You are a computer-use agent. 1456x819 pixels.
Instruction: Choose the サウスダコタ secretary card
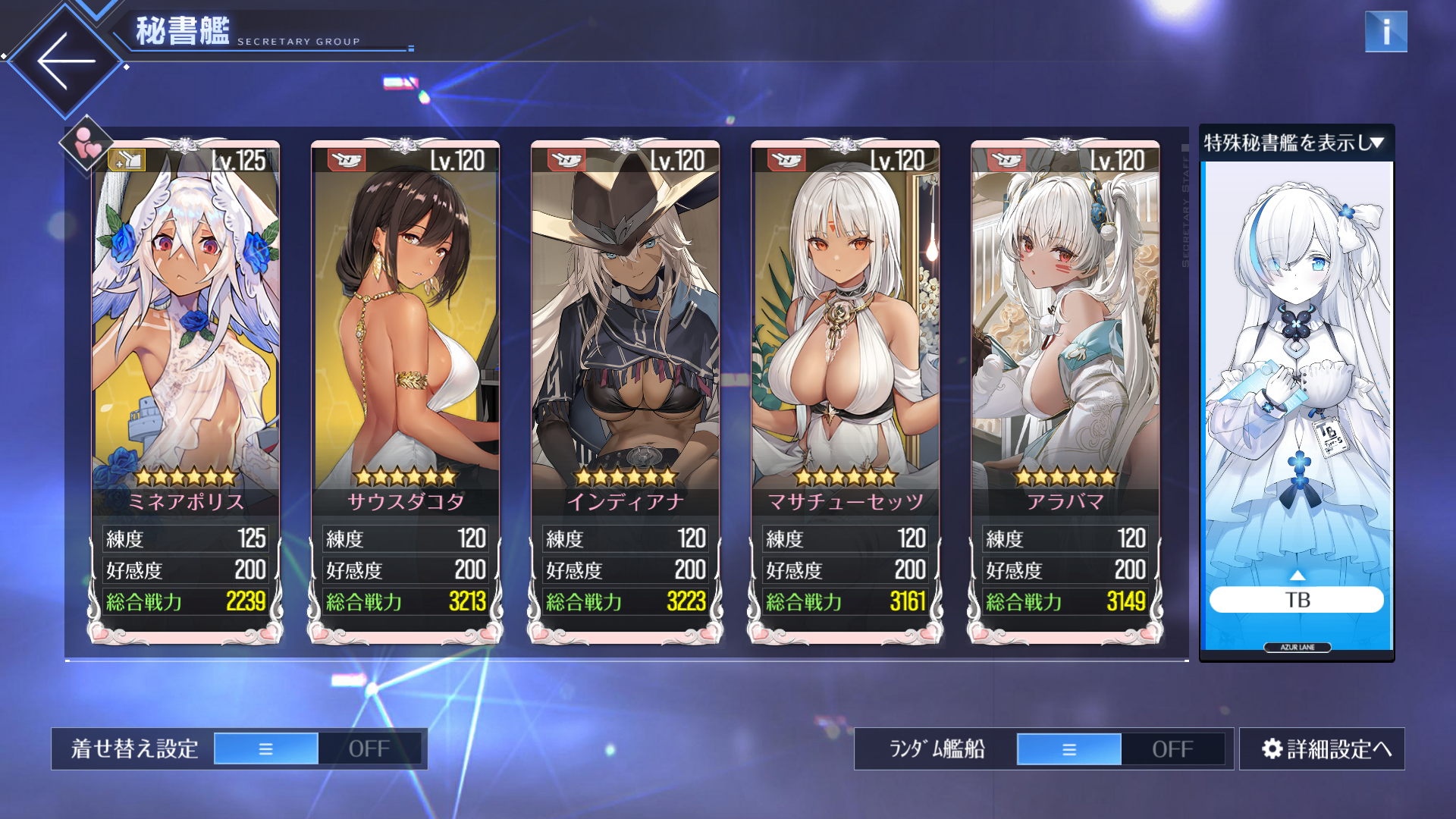point(405,341)
